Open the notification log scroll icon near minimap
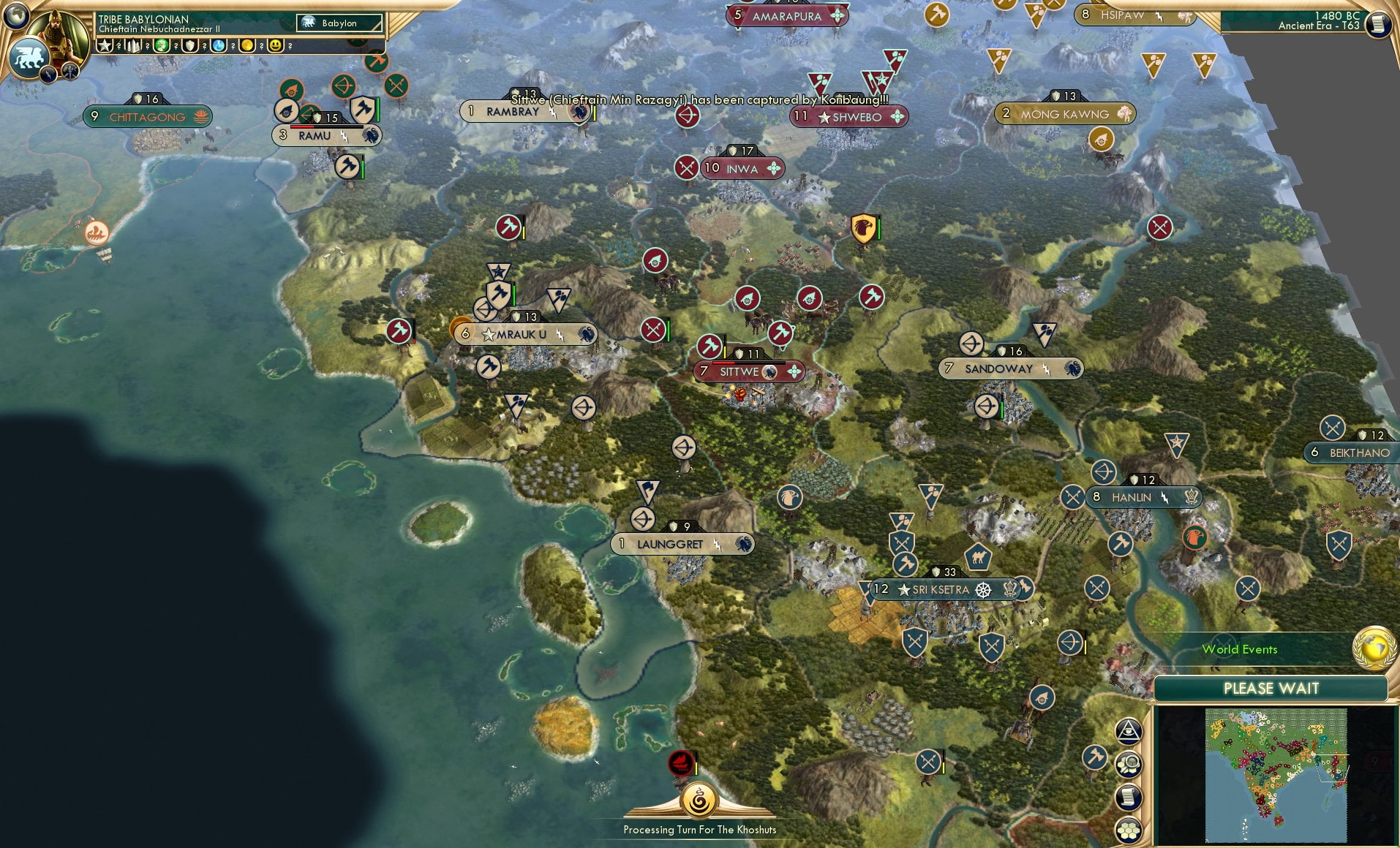The image size is (1400, 848). click(x=1129, y=796)
